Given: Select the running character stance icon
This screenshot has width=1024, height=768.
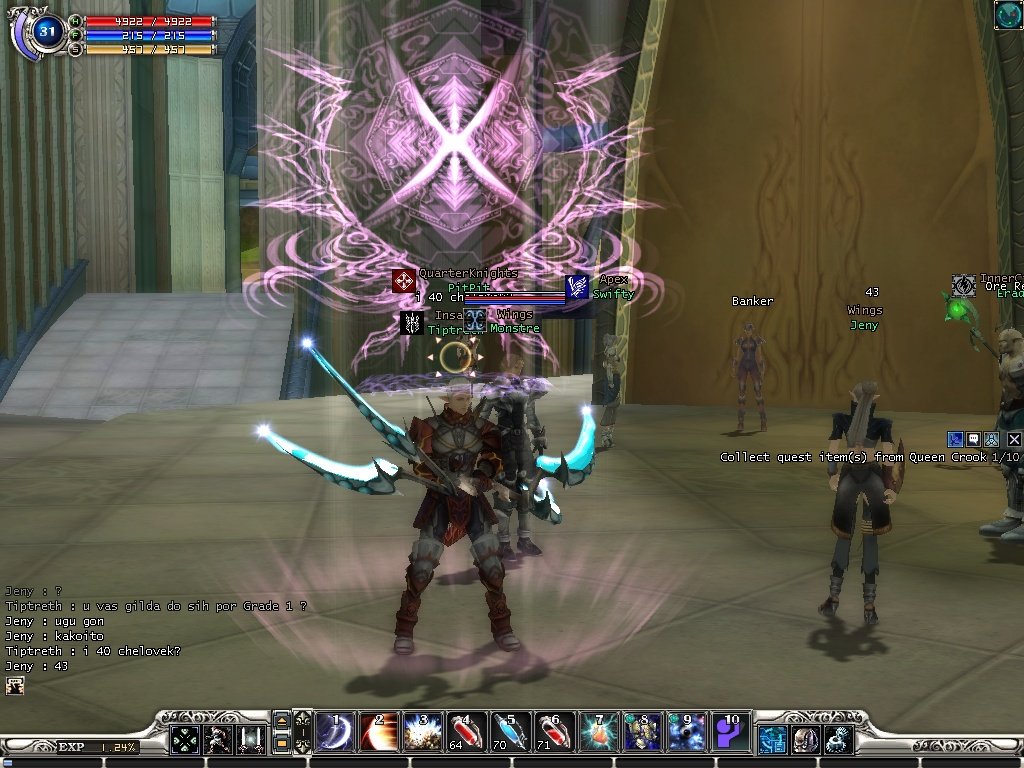Looking at the screenshot, I should point(217,739).
